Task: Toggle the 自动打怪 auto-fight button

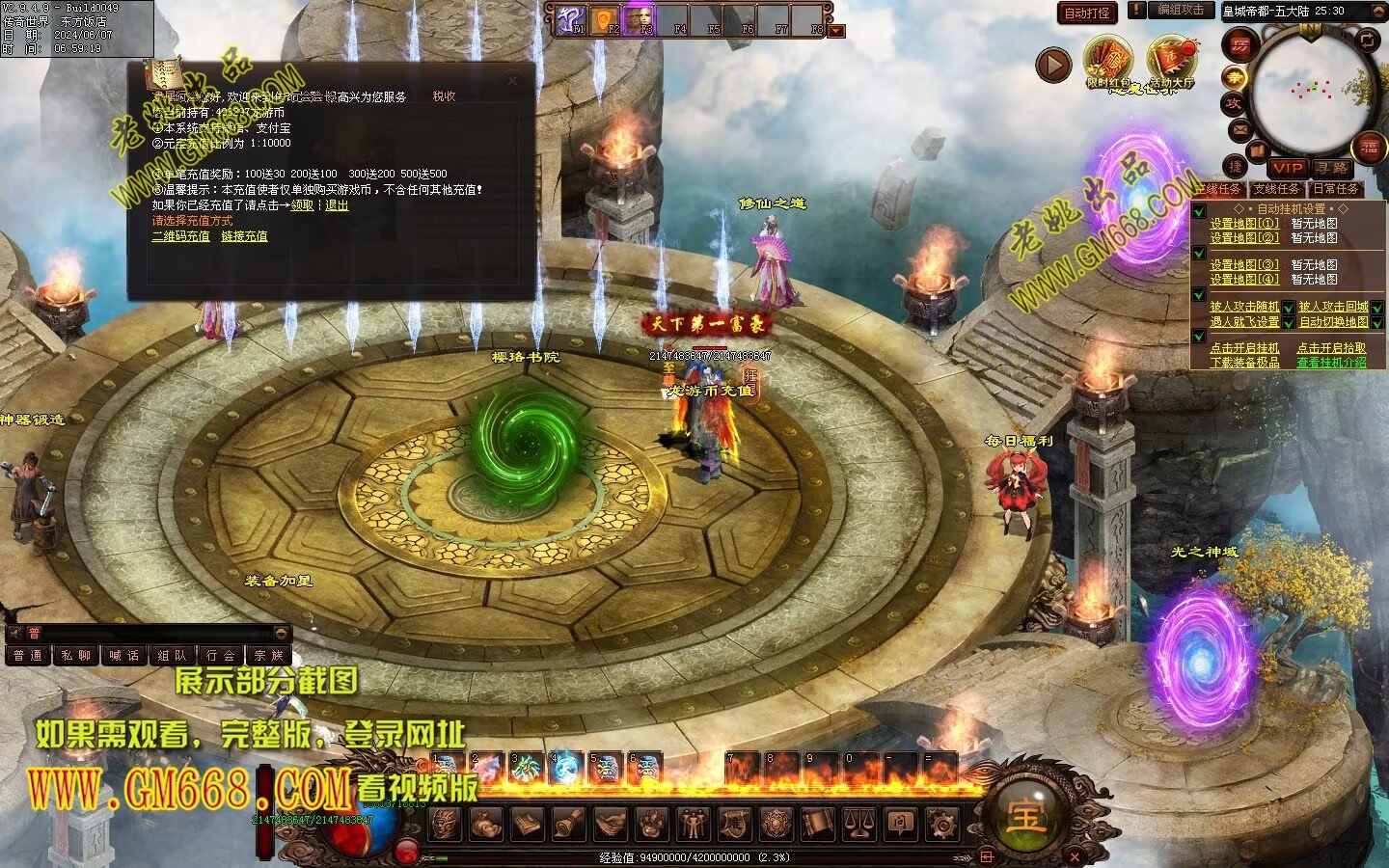Action: (x=1087, y=13)
